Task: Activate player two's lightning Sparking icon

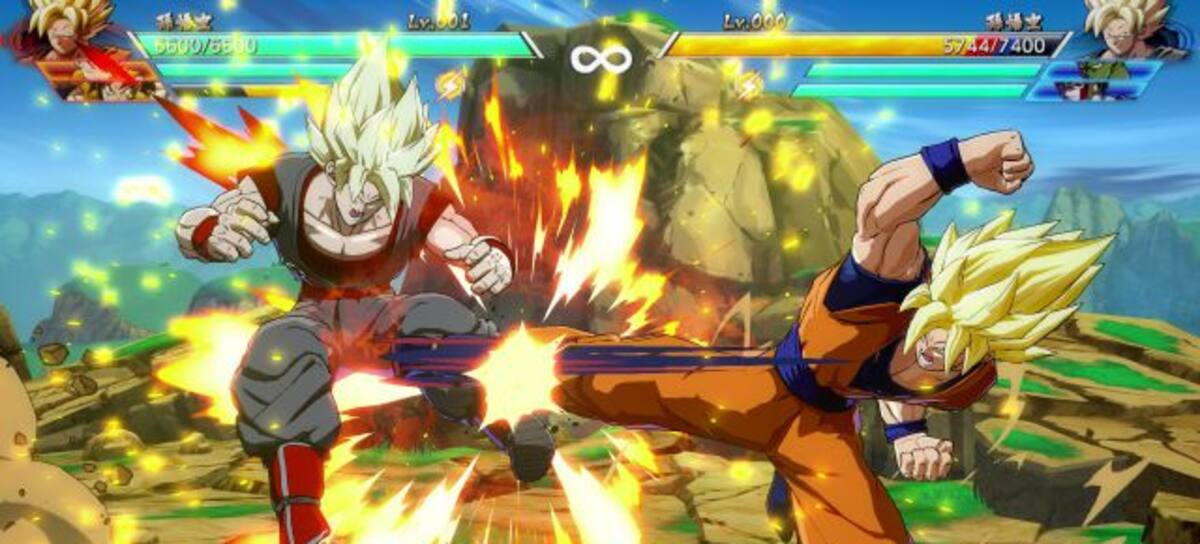Action: pyautogui.click(x=747, y=84)
